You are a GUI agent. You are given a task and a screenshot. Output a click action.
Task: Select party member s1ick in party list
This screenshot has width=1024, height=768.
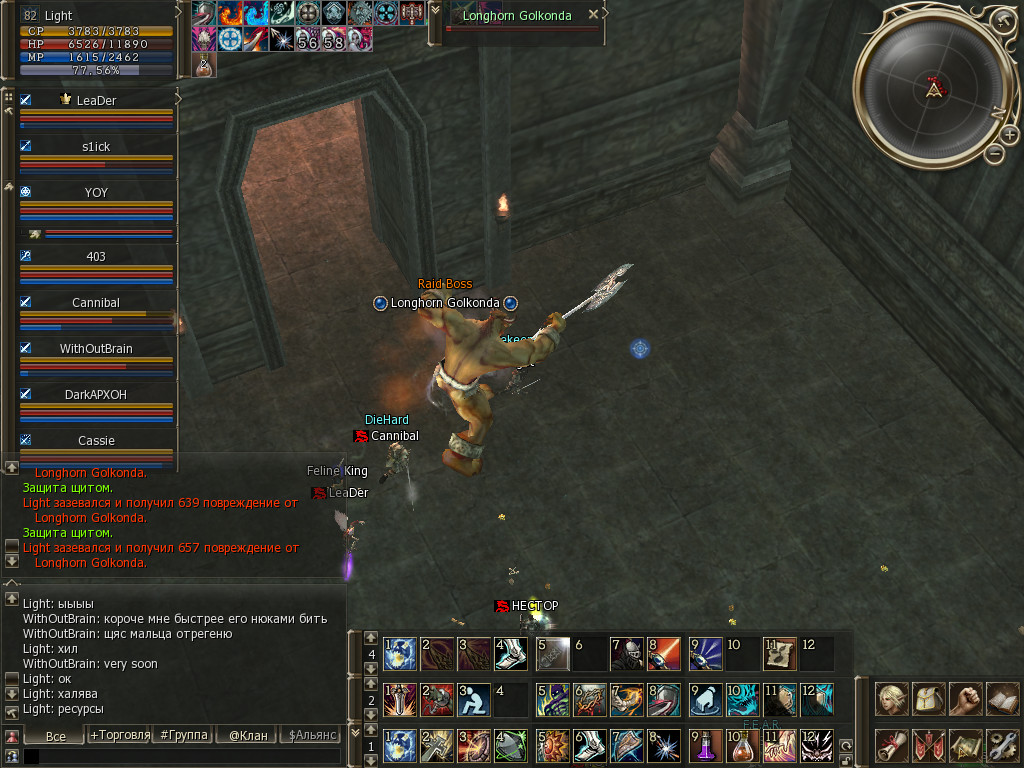tap(96, 146)
